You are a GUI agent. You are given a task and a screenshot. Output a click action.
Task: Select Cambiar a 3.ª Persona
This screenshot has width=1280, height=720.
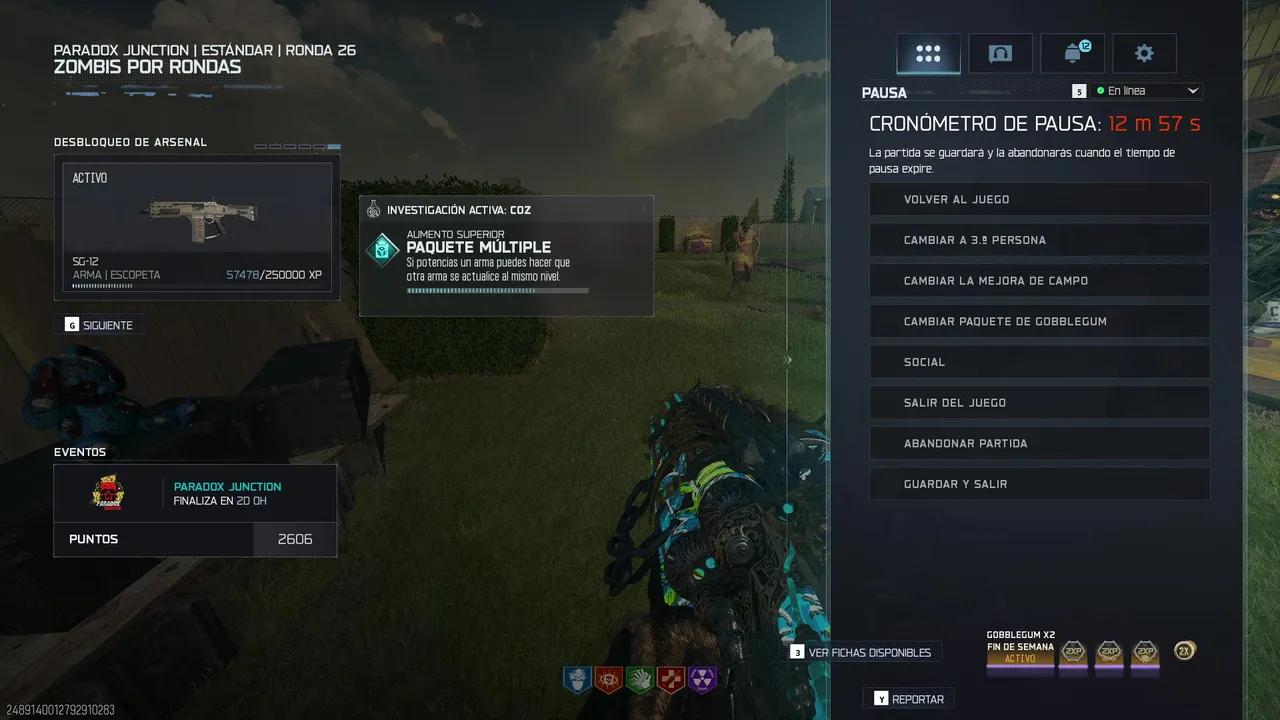pyautogui.click(x=1039, y=240)
